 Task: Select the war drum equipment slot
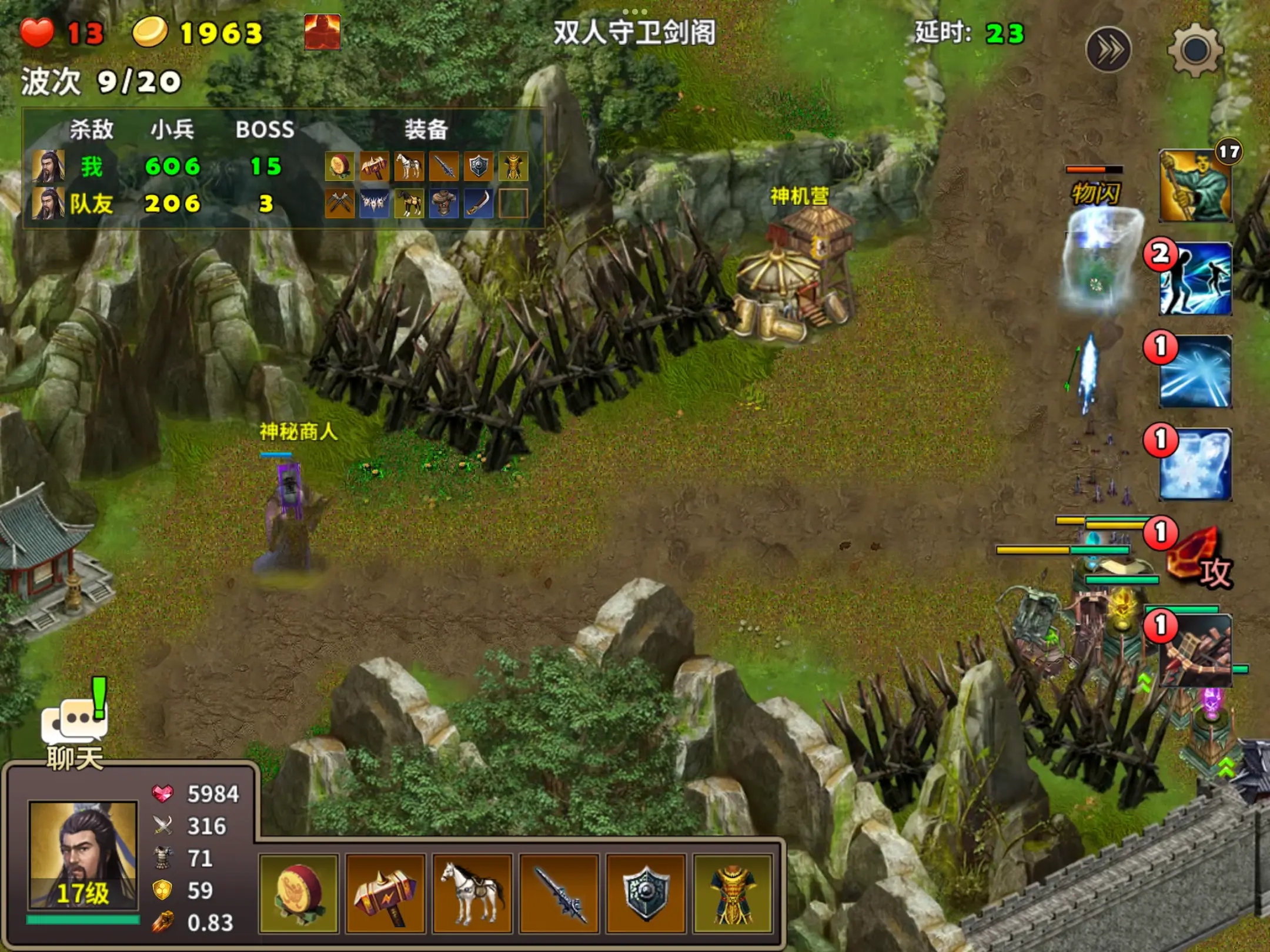(299, 894)
